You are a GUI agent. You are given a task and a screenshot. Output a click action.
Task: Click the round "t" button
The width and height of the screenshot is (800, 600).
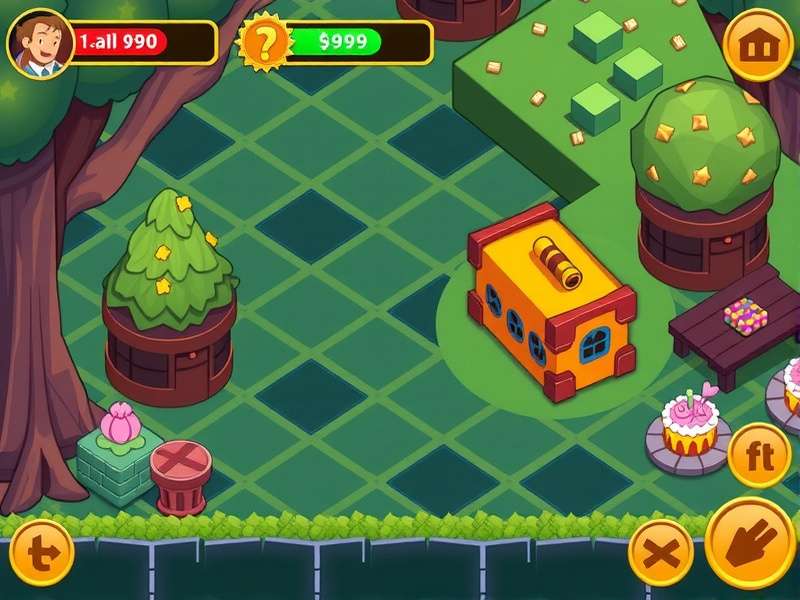[41, 552]
